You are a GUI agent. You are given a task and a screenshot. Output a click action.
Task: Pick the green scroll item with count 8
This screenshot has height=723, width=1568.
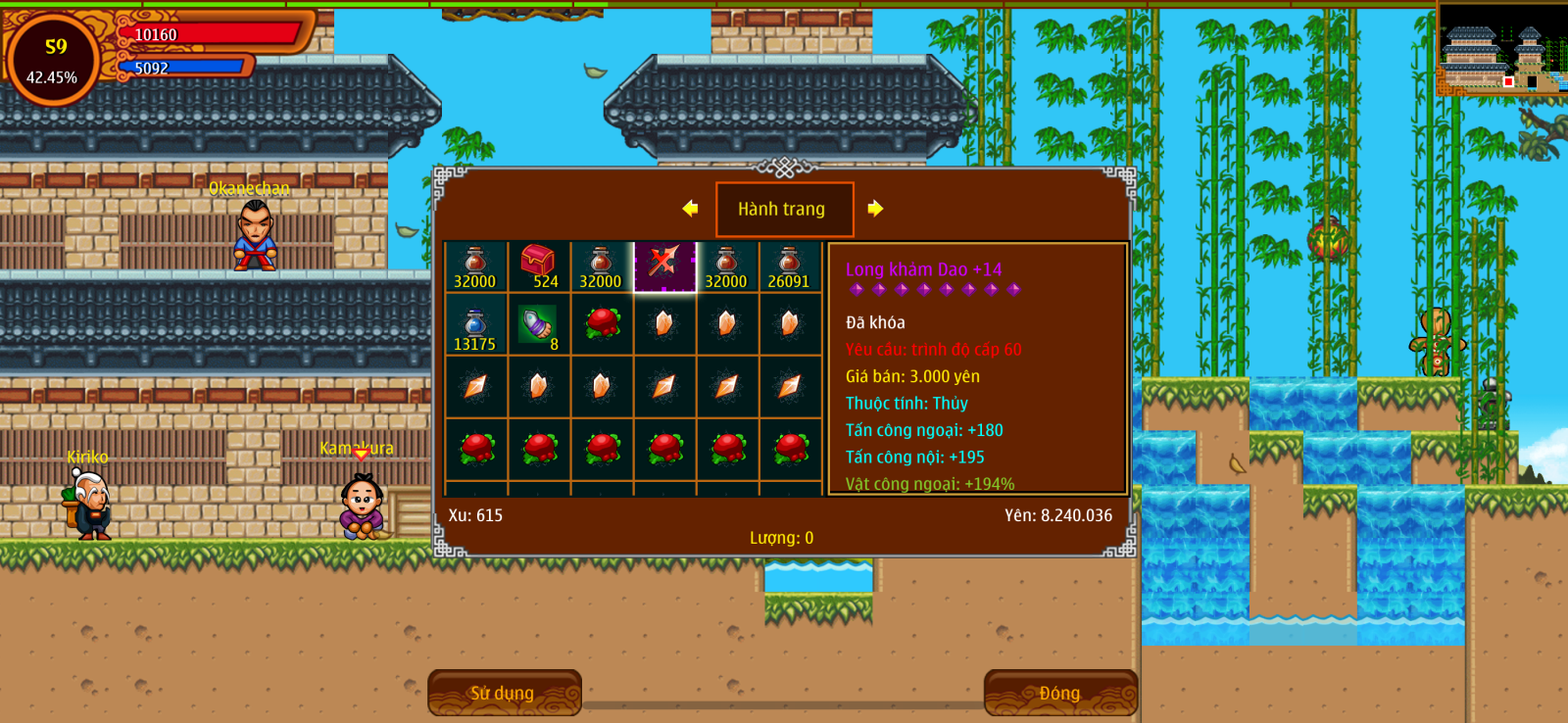pos(539,329)
